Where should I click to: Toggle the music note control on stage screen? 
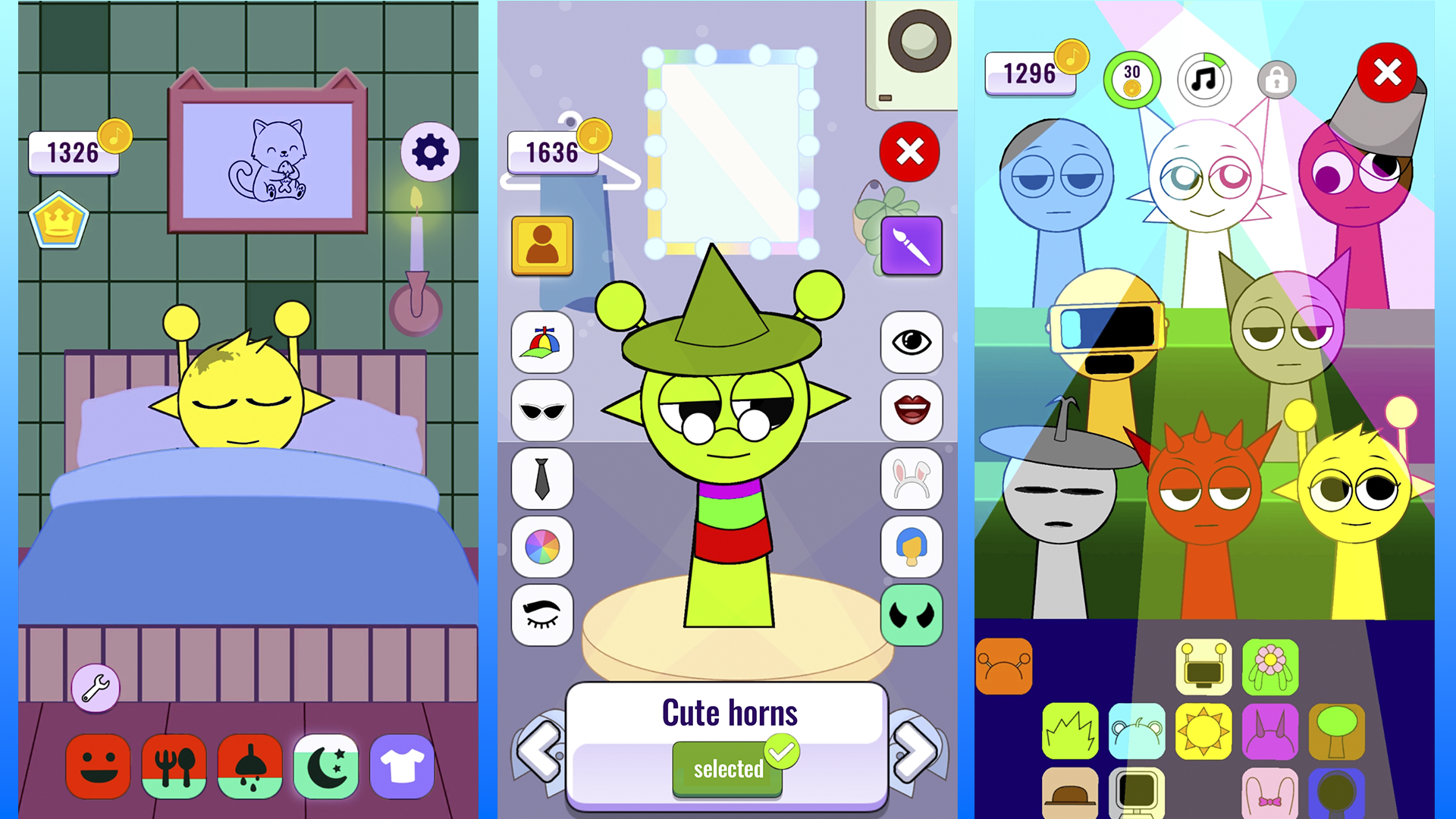1204,78
